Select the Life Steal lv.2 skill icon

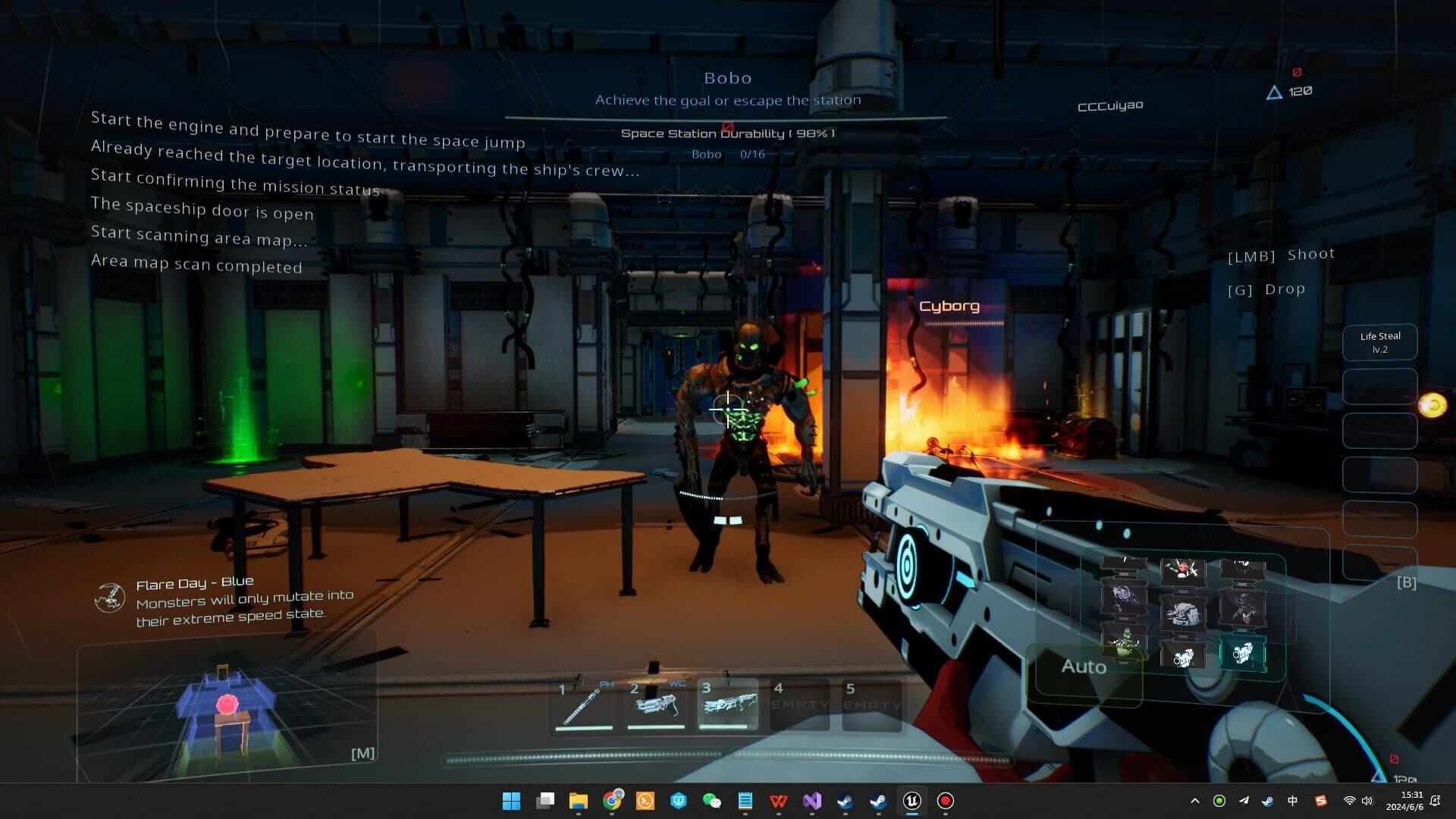1379,342
